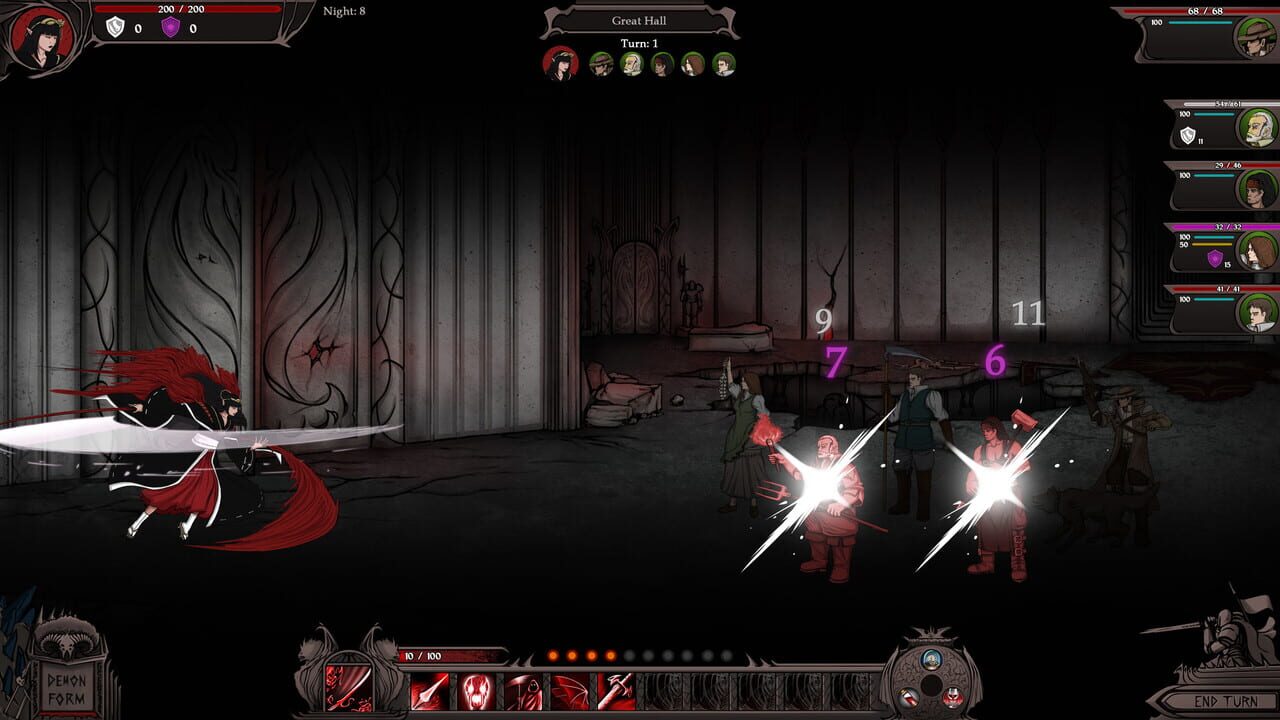Select the hooded reaper ability

pos(525,690)
